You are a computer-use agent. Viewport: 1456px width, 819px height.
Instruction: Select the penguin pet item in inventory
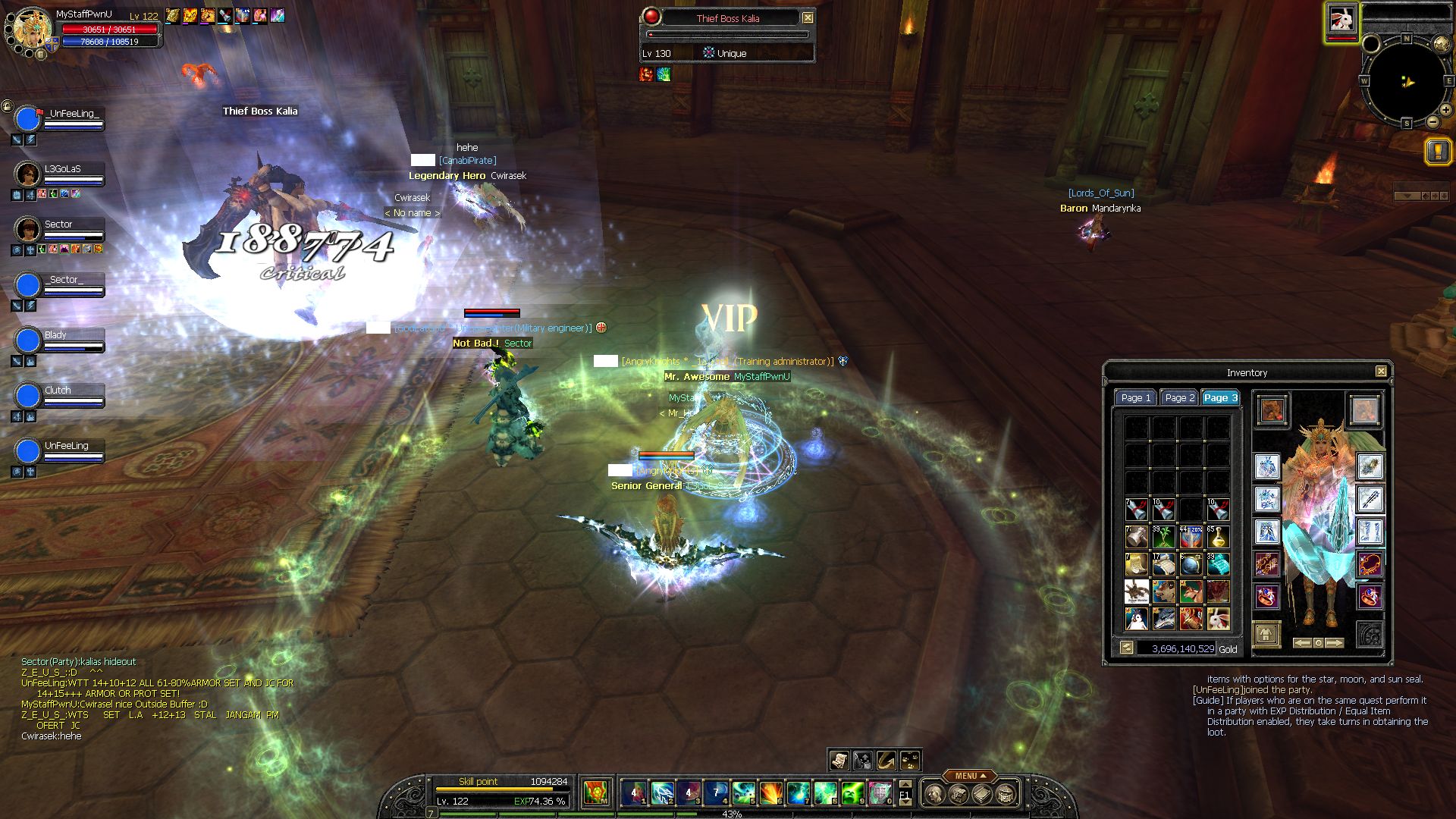pyautogui.click(x=1136, y=620)
